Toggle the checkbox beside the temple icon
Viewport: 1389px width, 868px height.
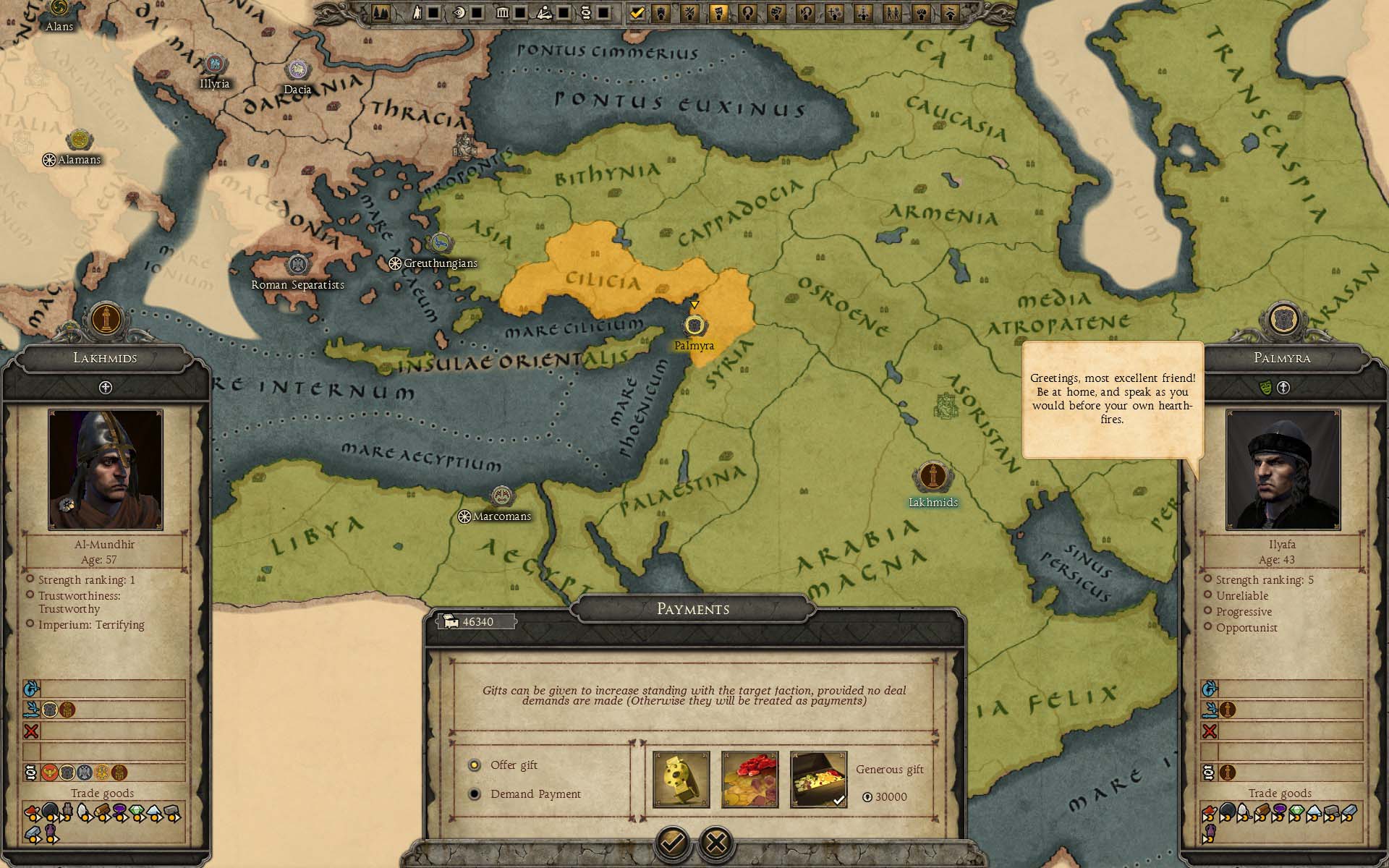(519, 12)
